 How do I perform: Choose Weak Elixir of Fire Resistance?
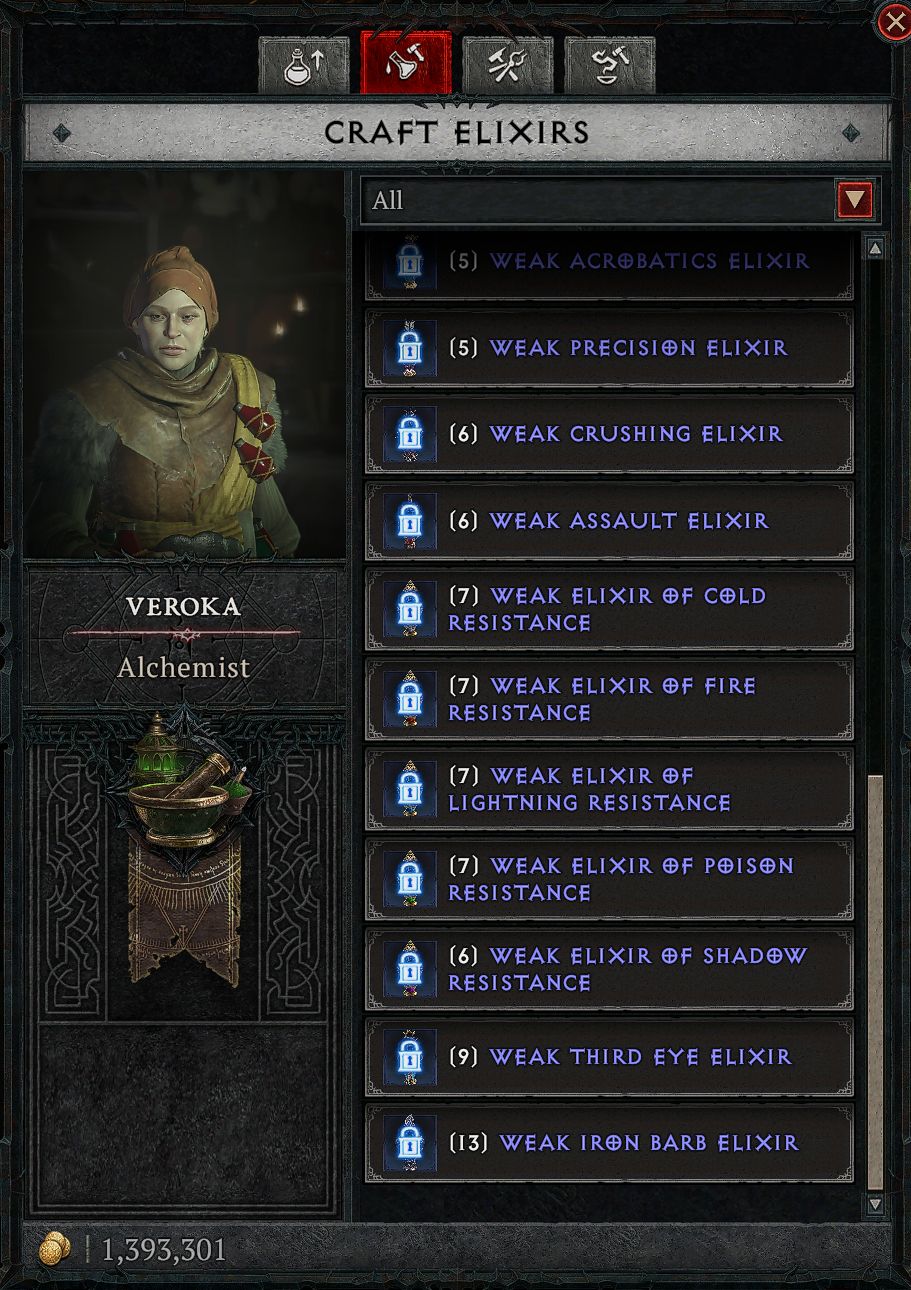point(609,699)
